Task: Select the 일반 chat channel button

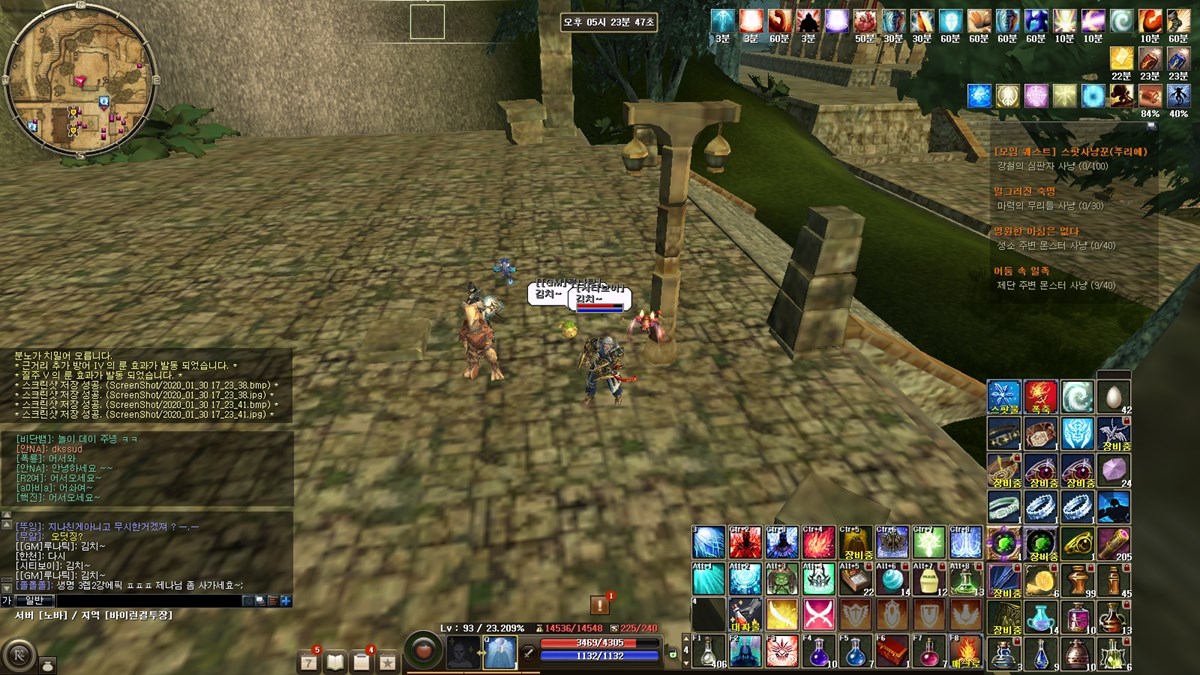Action: pyautogui.click(x=33, y=600)
